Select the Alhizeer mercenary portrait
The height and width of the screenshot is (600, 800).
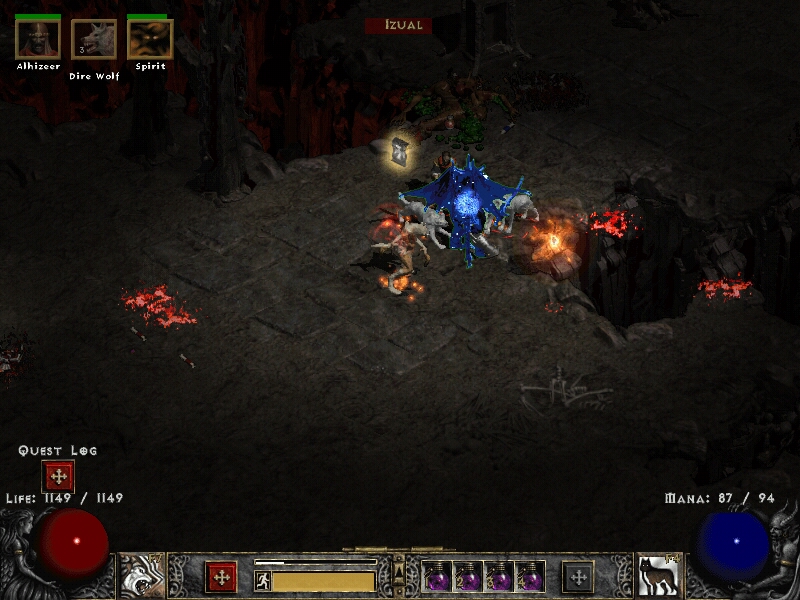[x=37, y=39]
